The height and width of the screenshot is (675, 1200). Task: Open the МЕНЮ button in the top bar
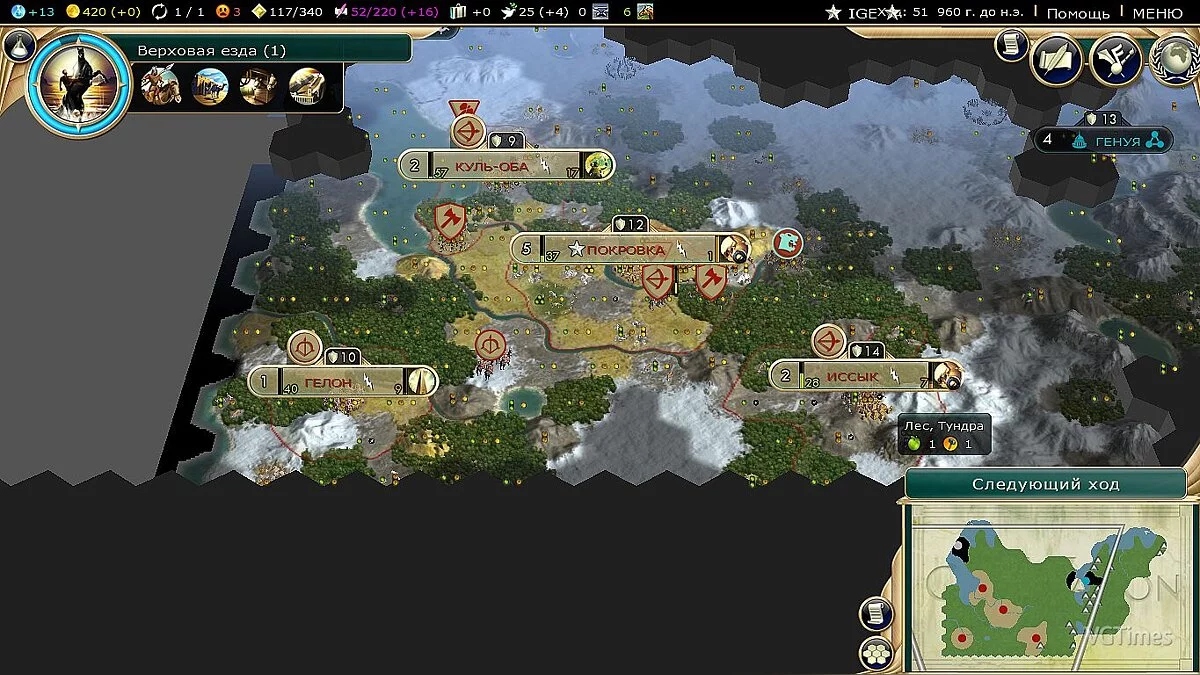coord(1158,12)
